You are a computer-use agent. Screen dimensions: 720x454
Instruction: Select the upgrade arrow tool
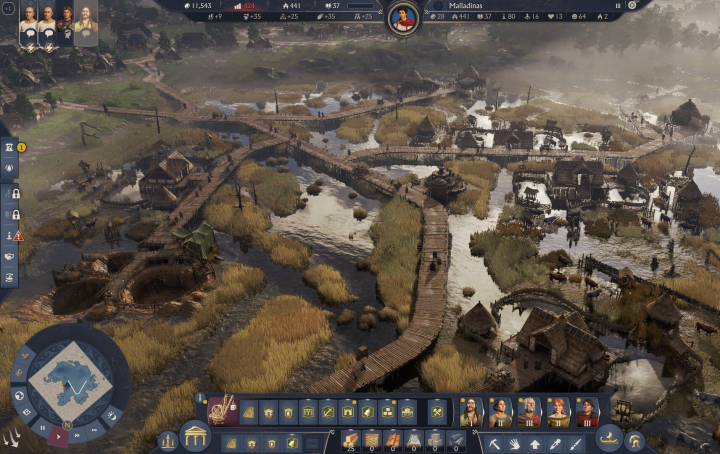(535, 441)
